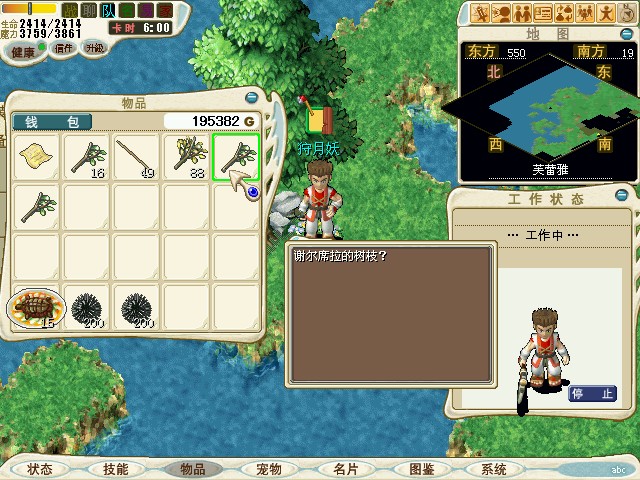Toggle the 队 team mode icon
640x480 pixels.
pyautogui.click(x=107, y=10)
